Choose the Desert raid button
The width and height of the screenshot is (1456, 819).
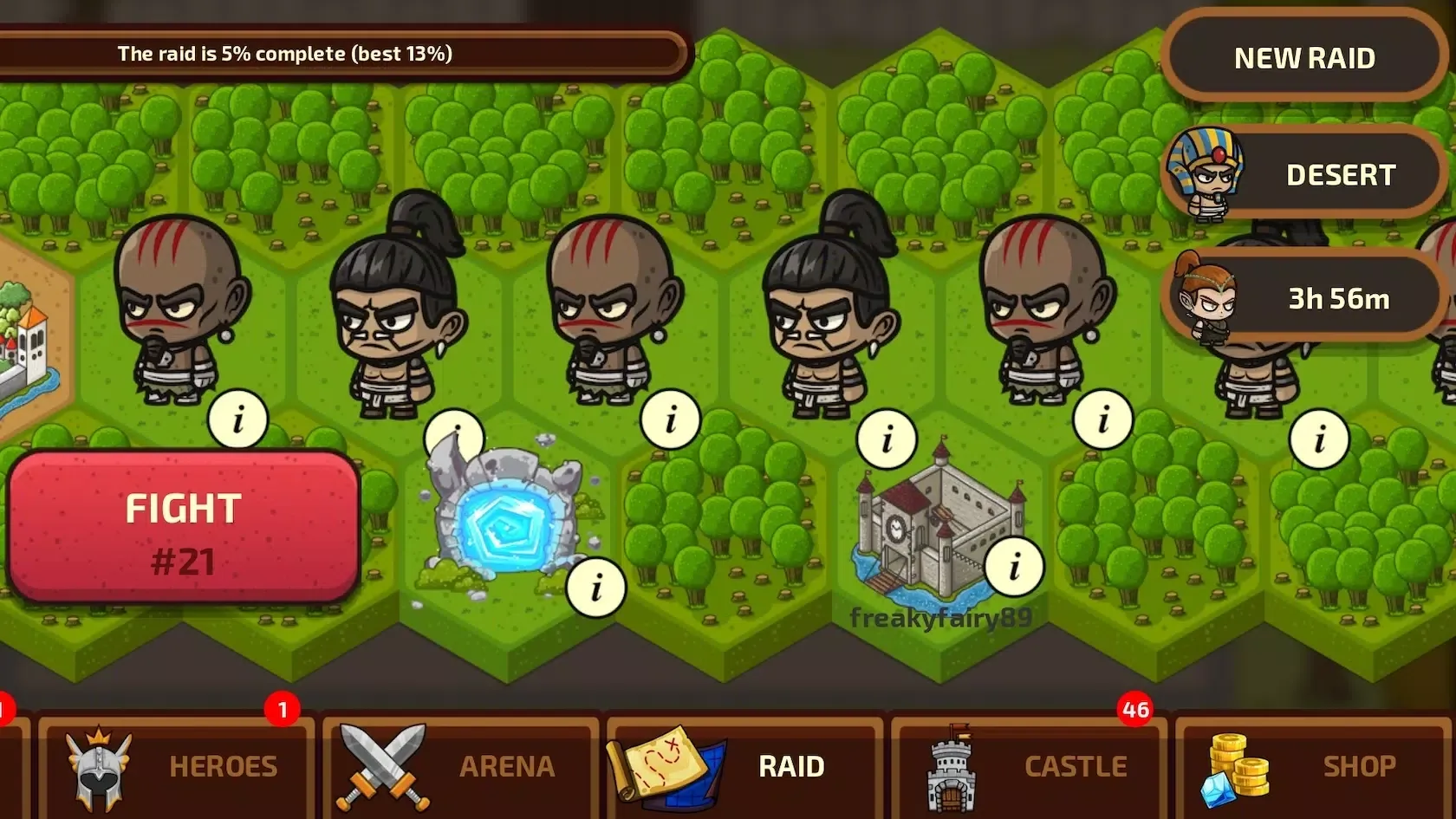pos(1303,175)
